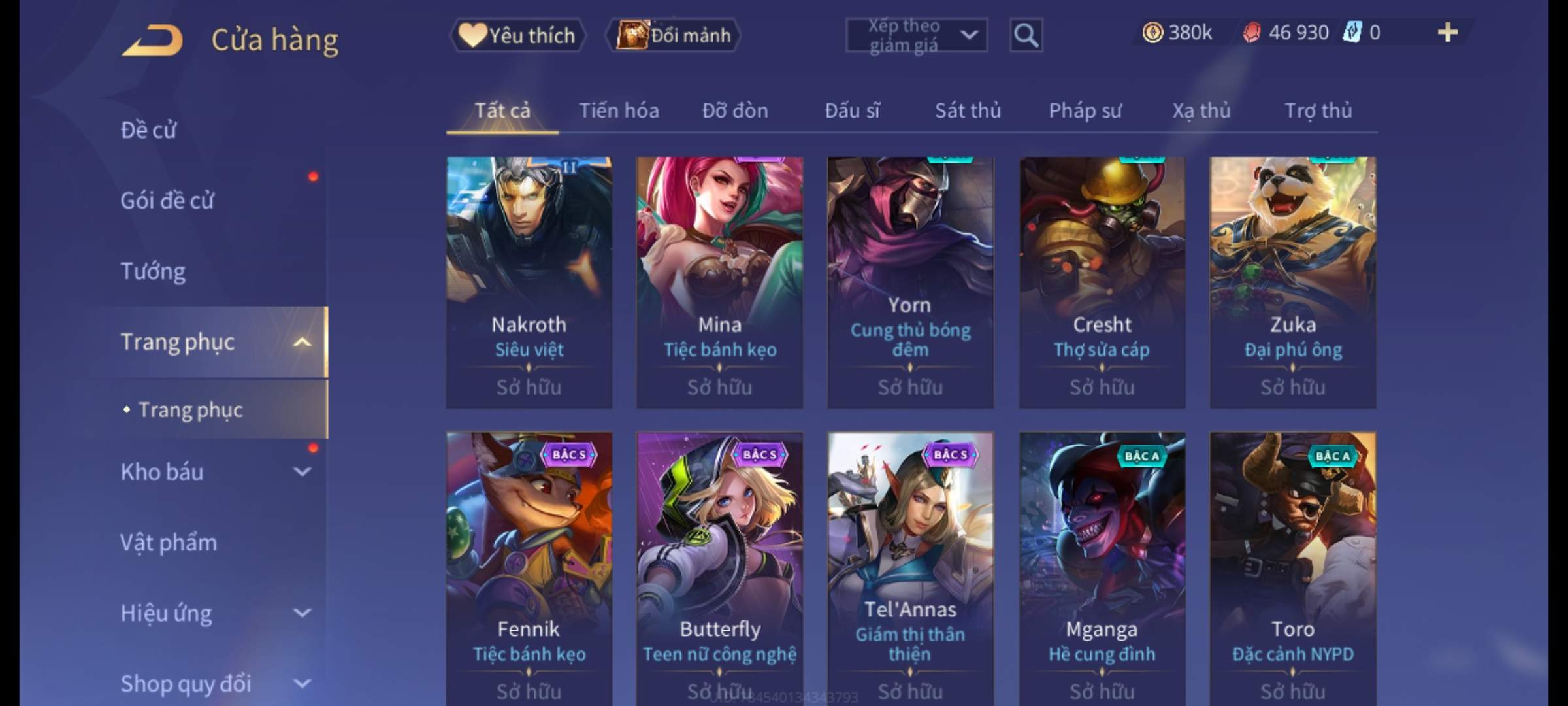Screen dimensions: 1568x706
Task: Open the Xếp theo giảm giá sort dropdown
Action: pos(916,35)
